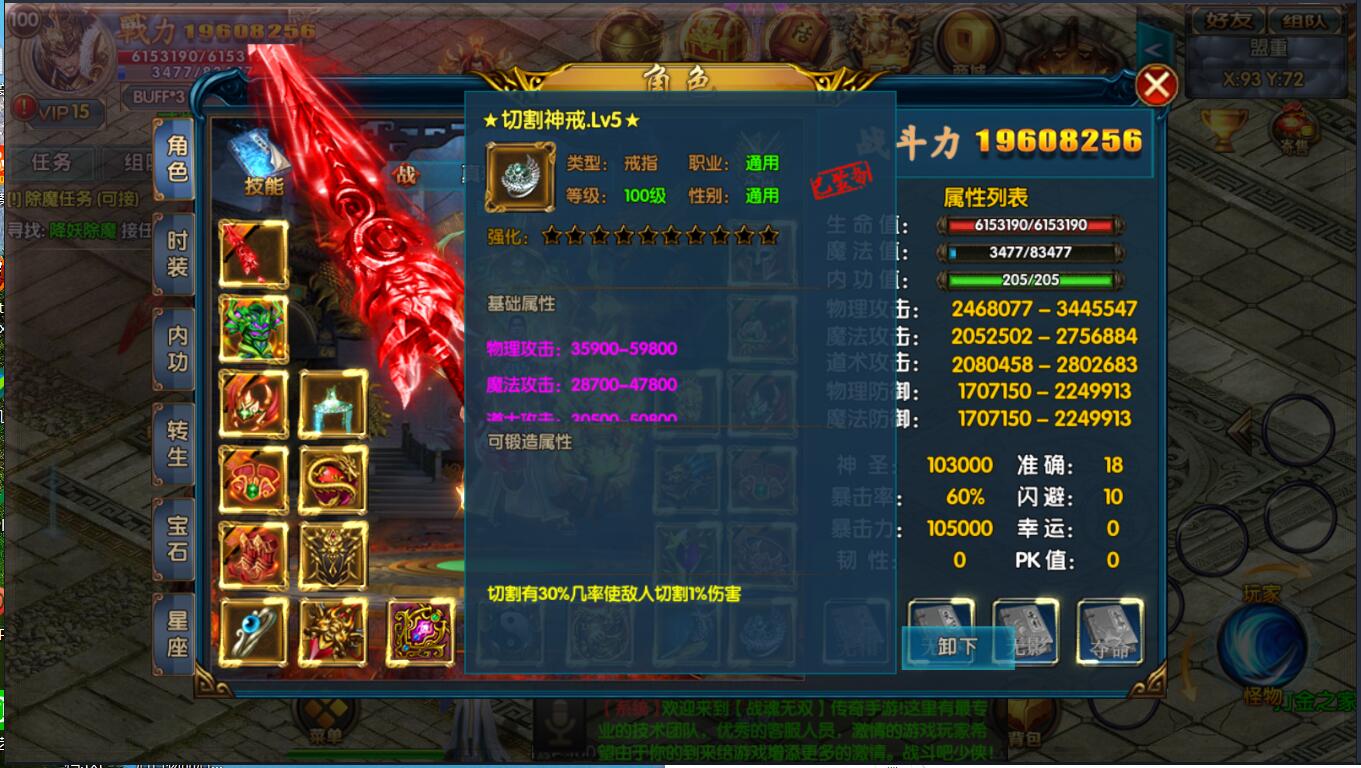Click the trophy achievement icon below minimap
This screenshot has height=768, width=1361.
click(x=1223, y=127)
